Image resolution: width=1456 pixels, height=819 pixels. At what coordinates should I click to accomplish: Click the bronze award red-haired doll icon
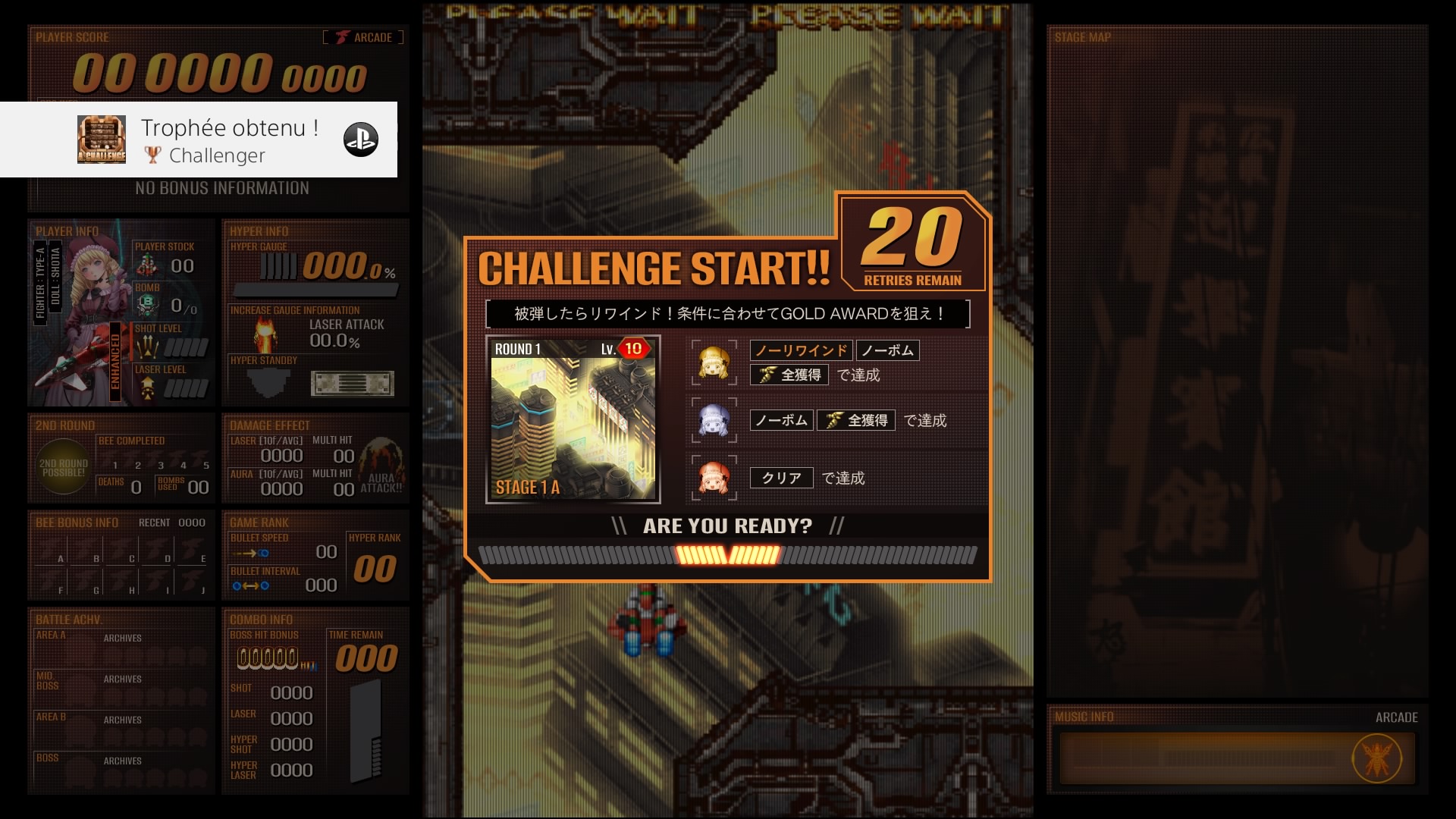tap(714, 478)
